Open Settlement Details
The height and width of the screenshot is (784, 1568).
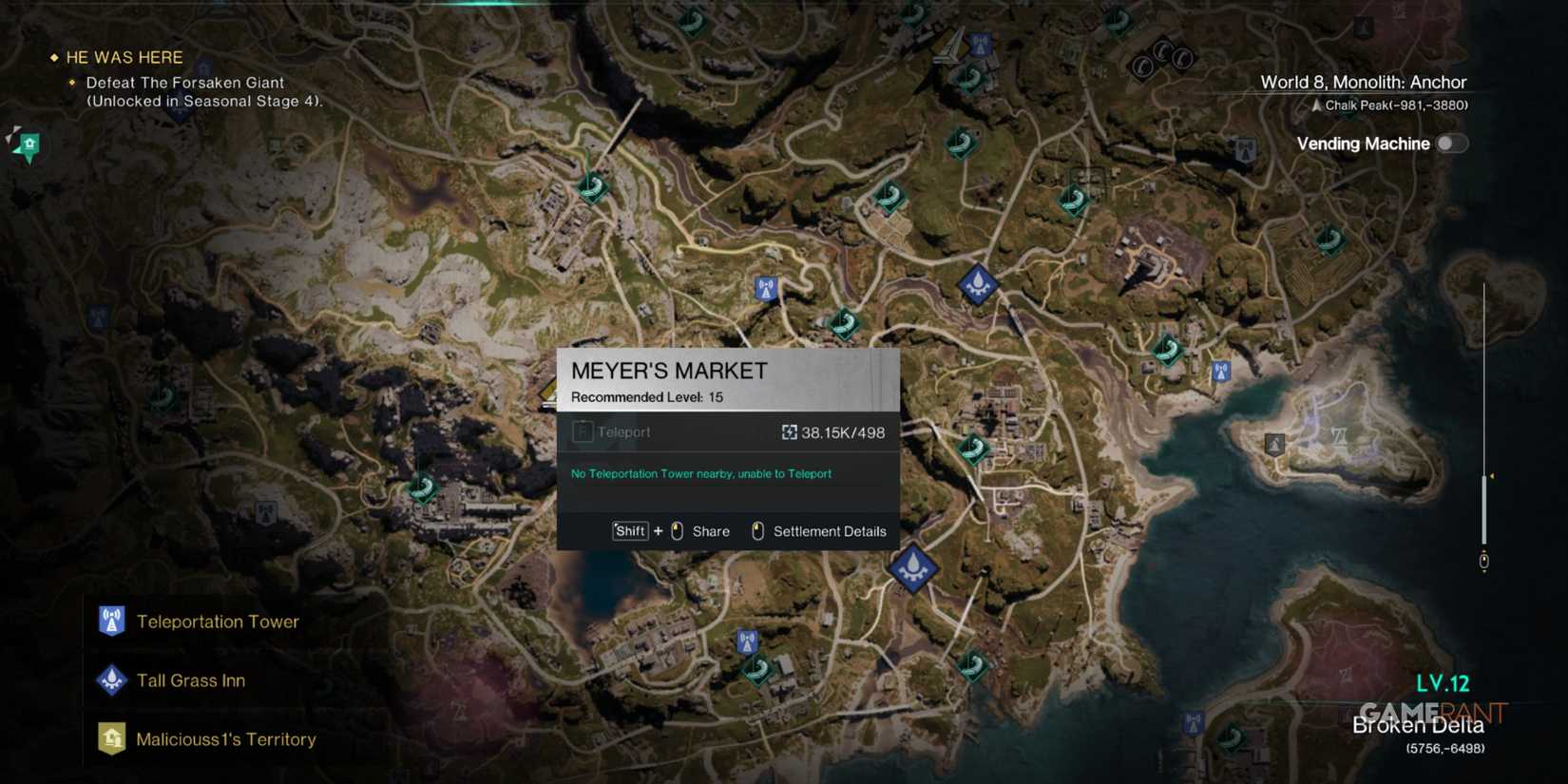tap(829, 531)
